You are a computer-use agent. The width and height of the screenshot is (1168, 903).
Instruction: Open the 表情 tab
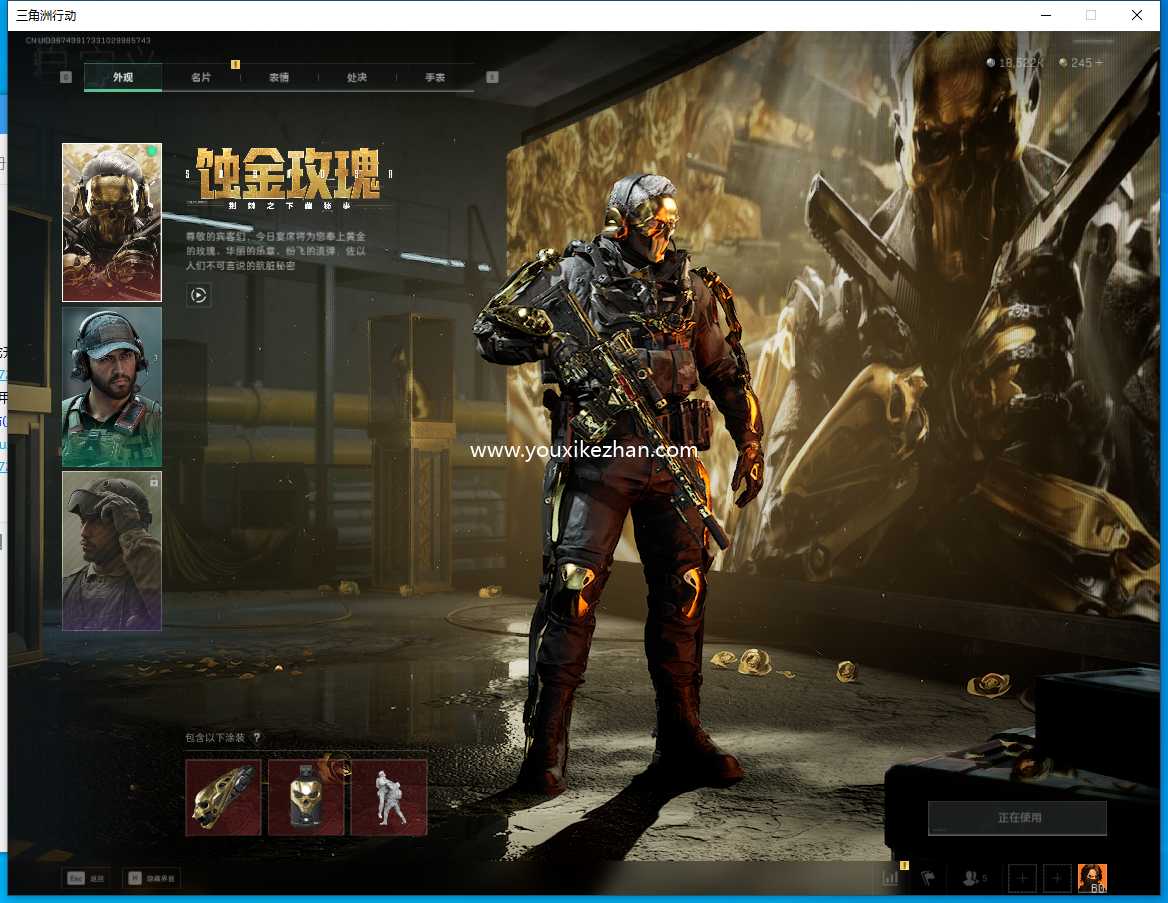pyautogui.click(x=279, y=77)
